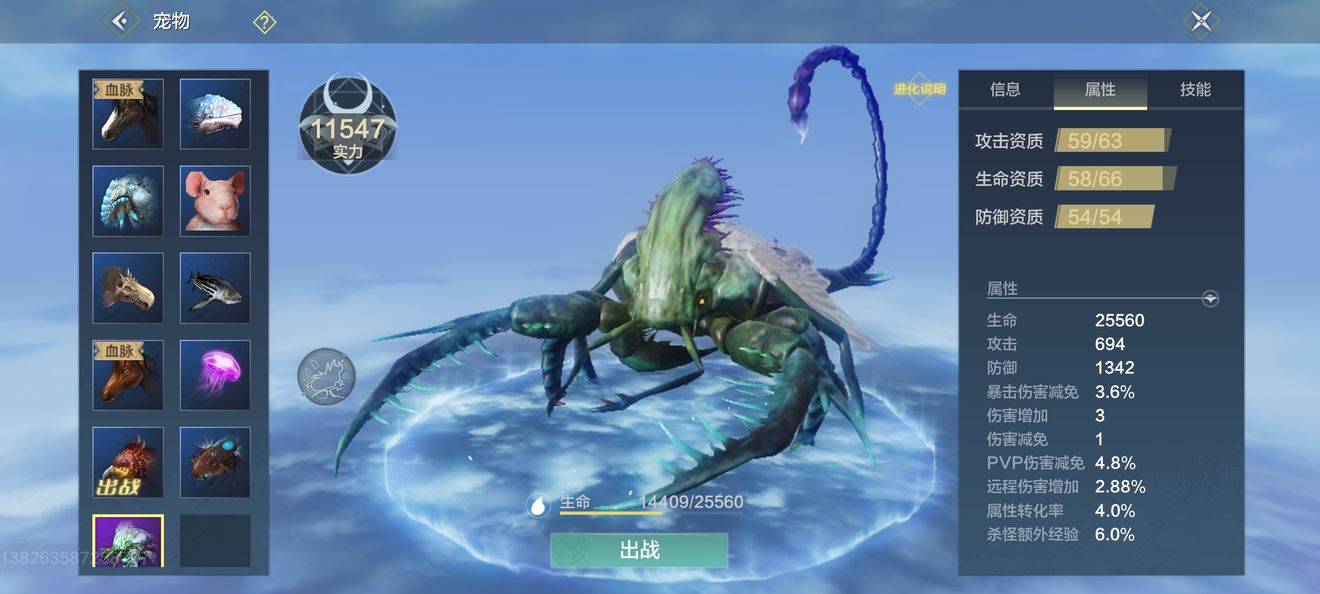Screen dimensions: 1320x594
Task: Select the horned bird-skull pet
Action: (x=128, y=288)
